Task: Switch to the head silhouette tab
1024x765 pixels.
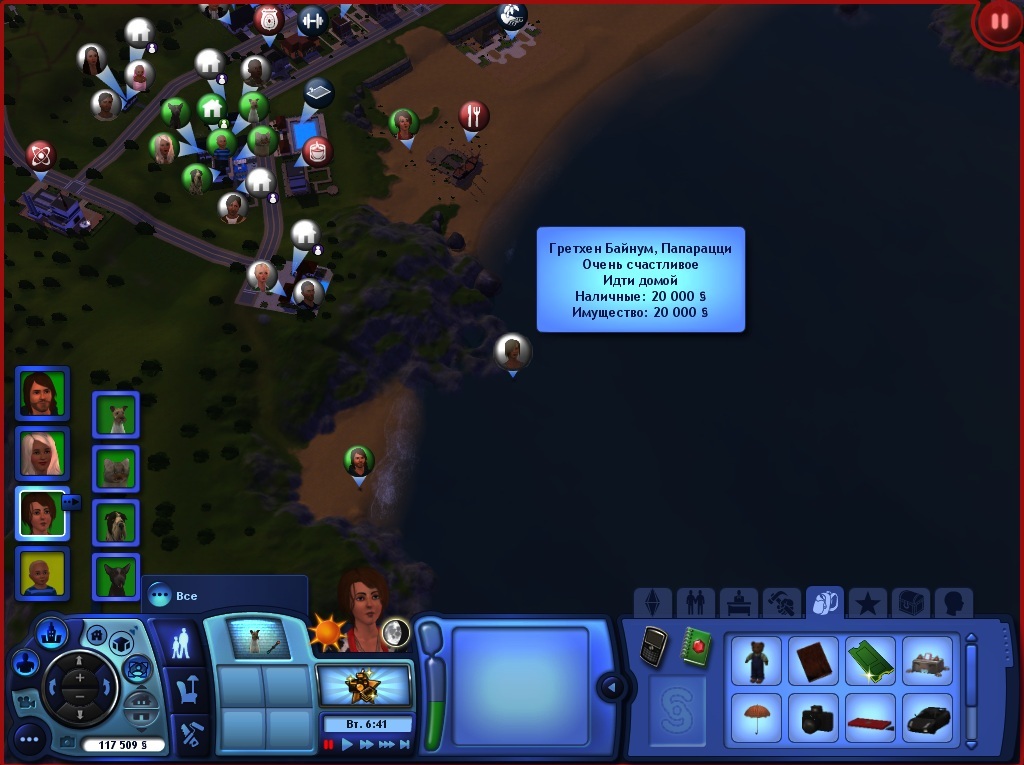Action: tap(952, 603)
